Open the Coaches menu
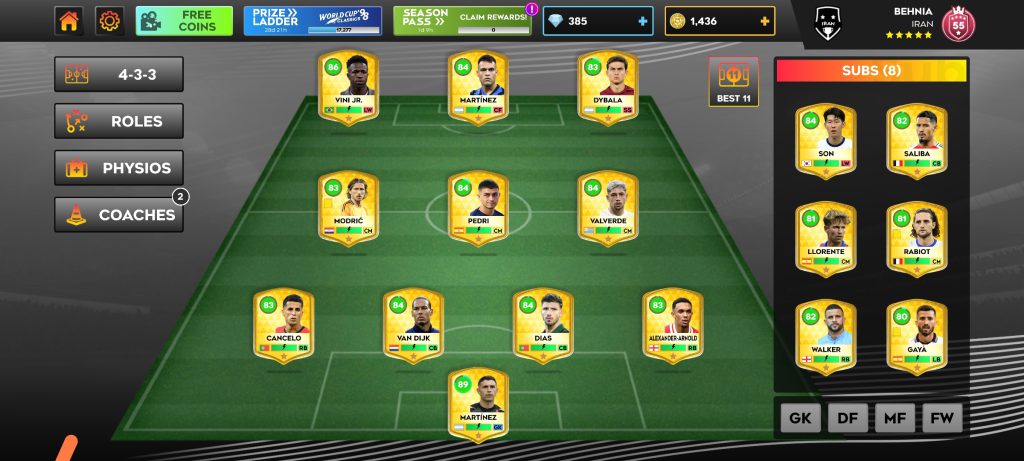 point(119,215)
